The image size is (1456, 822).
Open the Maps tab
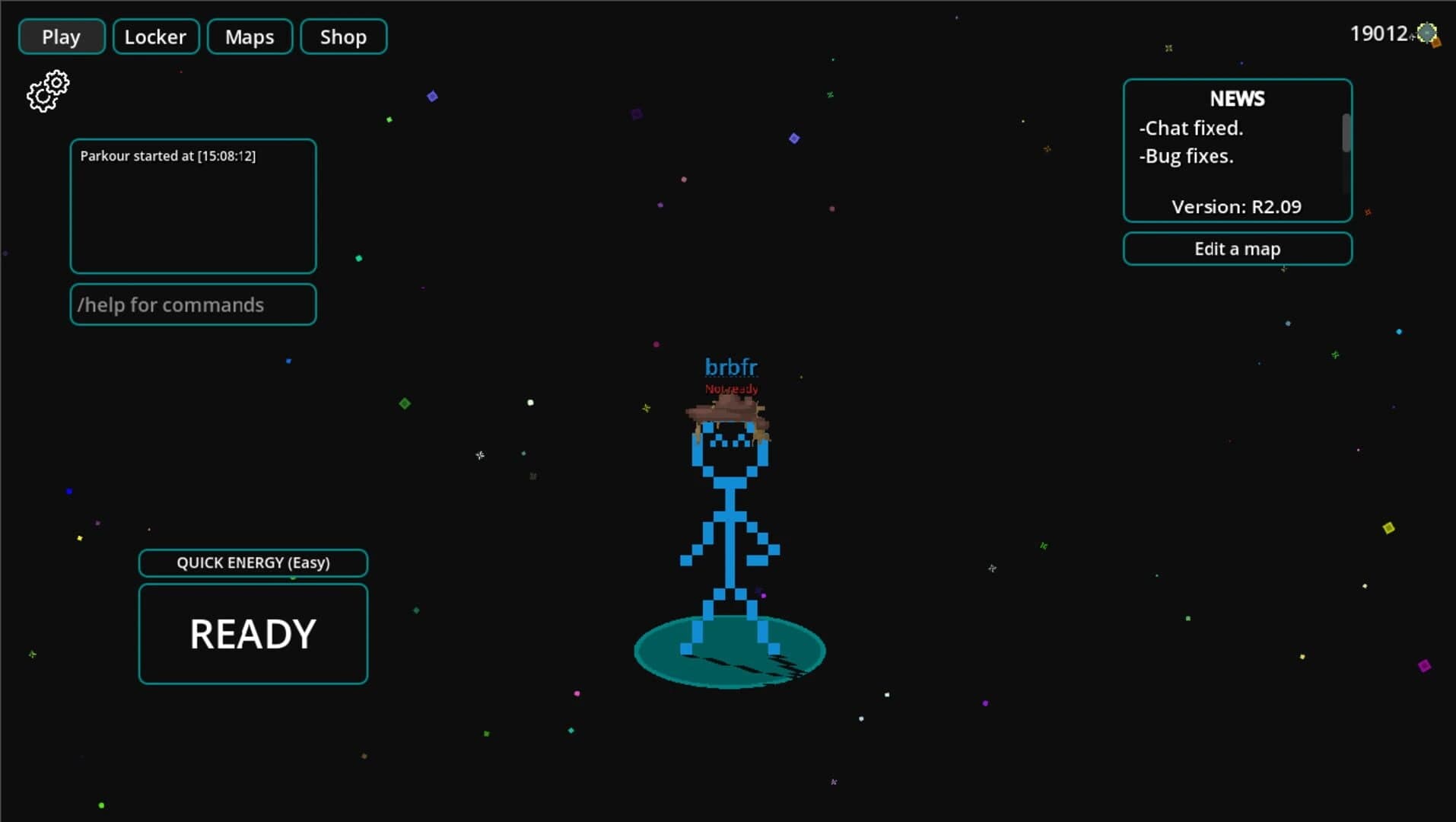pos(250,36)
